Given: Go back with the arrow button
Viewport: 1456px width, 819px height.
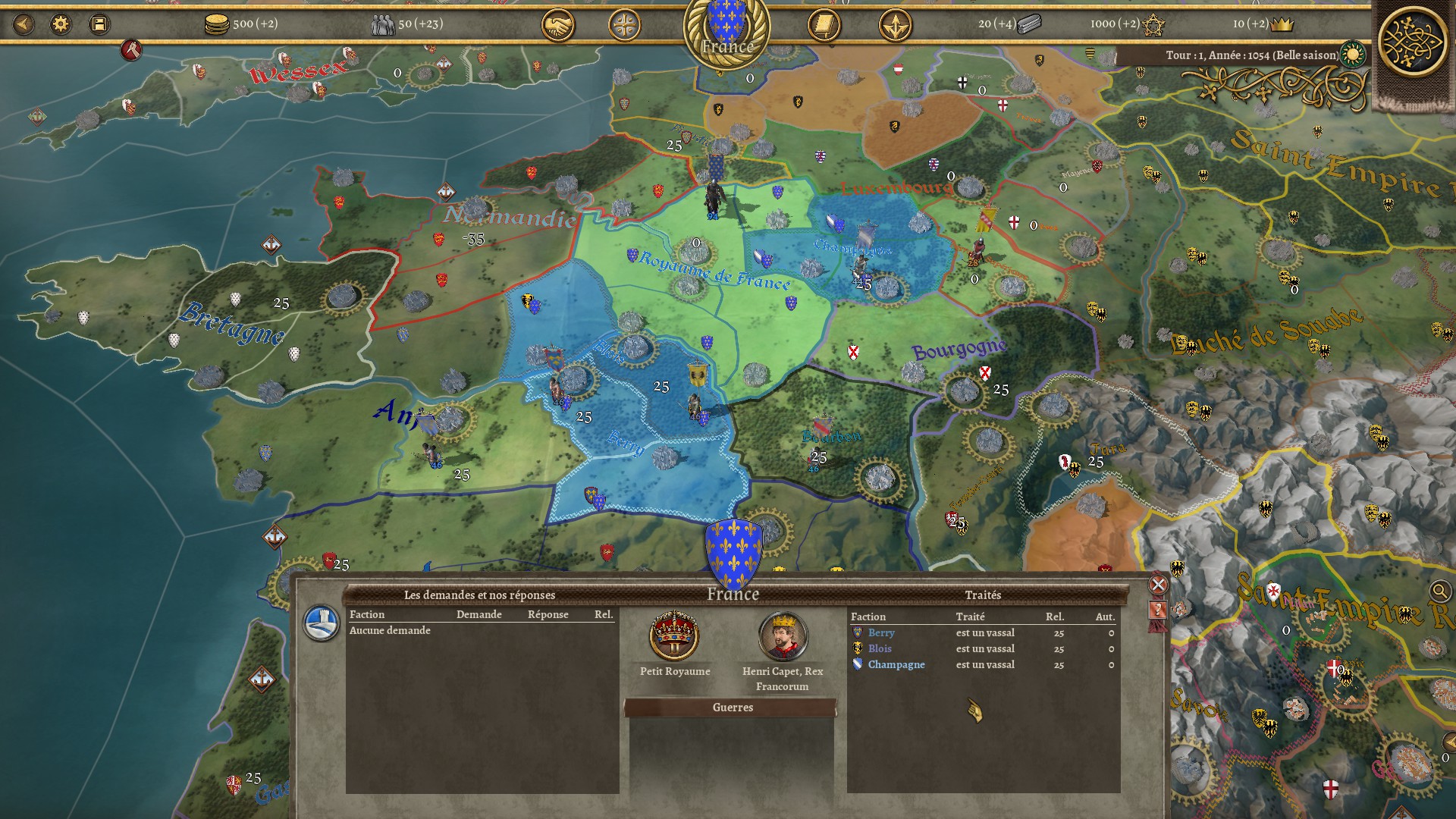Looking at the screenshot, I should [x=24, y=24].
